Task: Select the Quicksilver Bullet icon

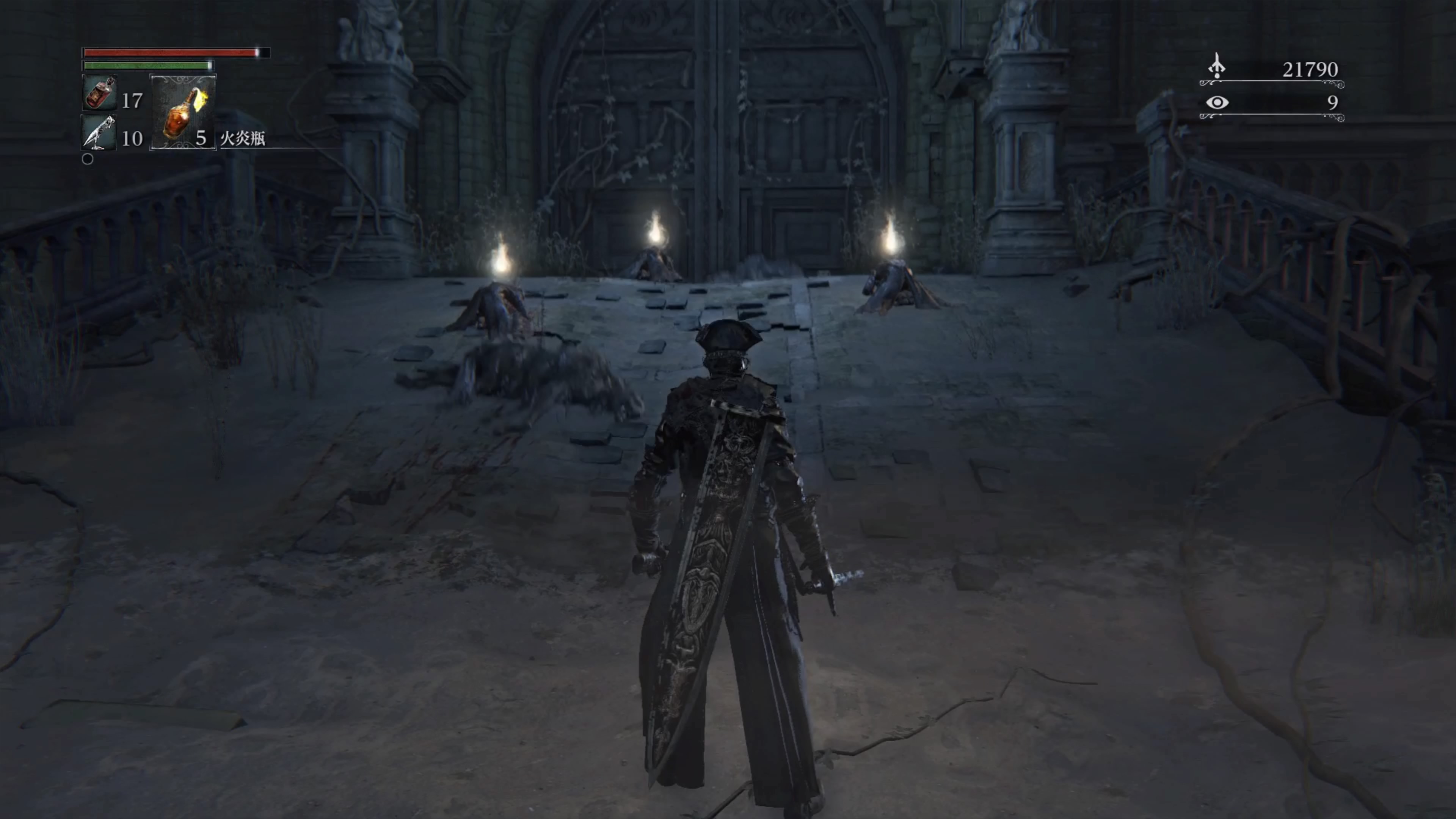Action: (x=99, y=133)
